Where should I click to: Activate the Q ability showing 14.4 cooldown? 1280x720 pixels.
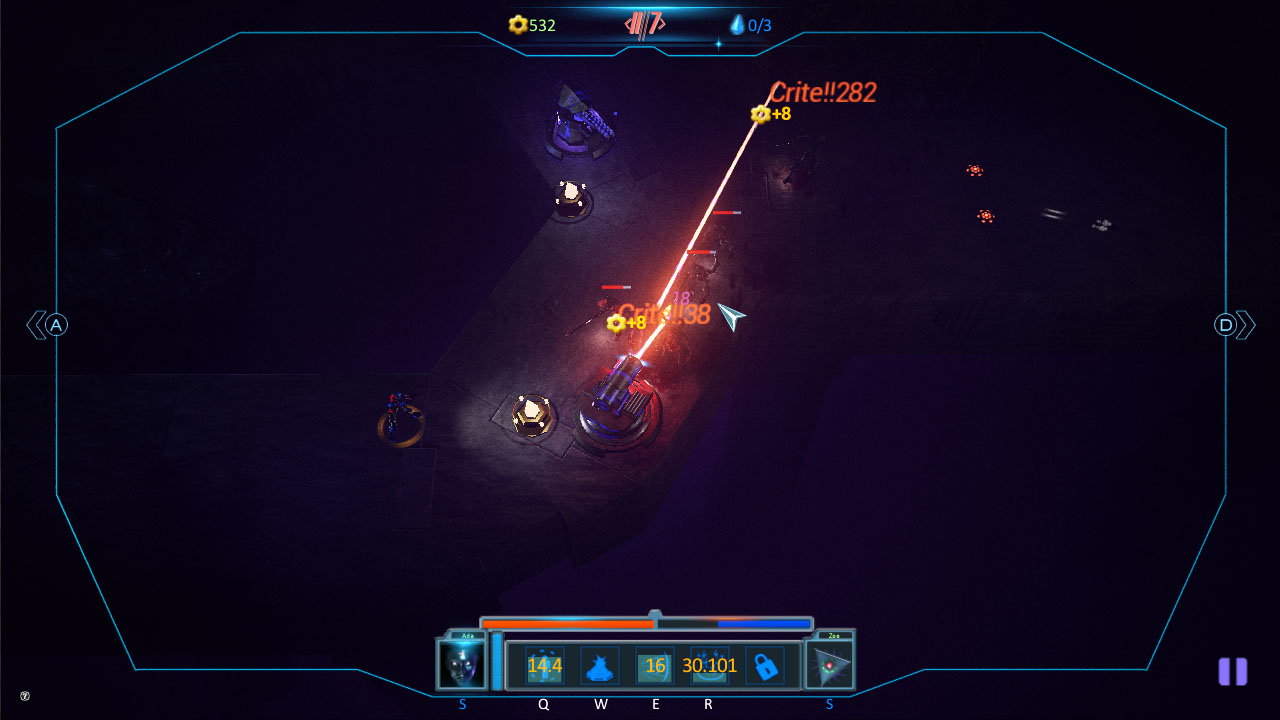click(543, 663)
